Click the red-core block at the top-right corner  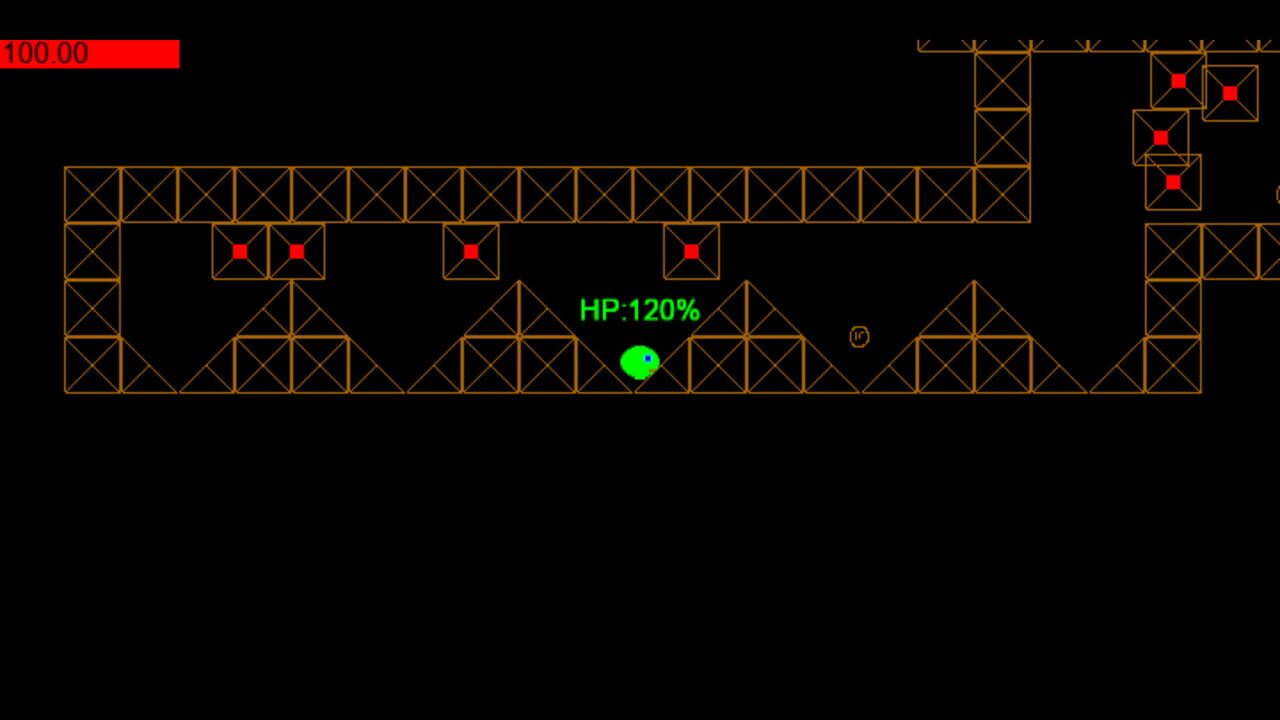[1228, 93]
